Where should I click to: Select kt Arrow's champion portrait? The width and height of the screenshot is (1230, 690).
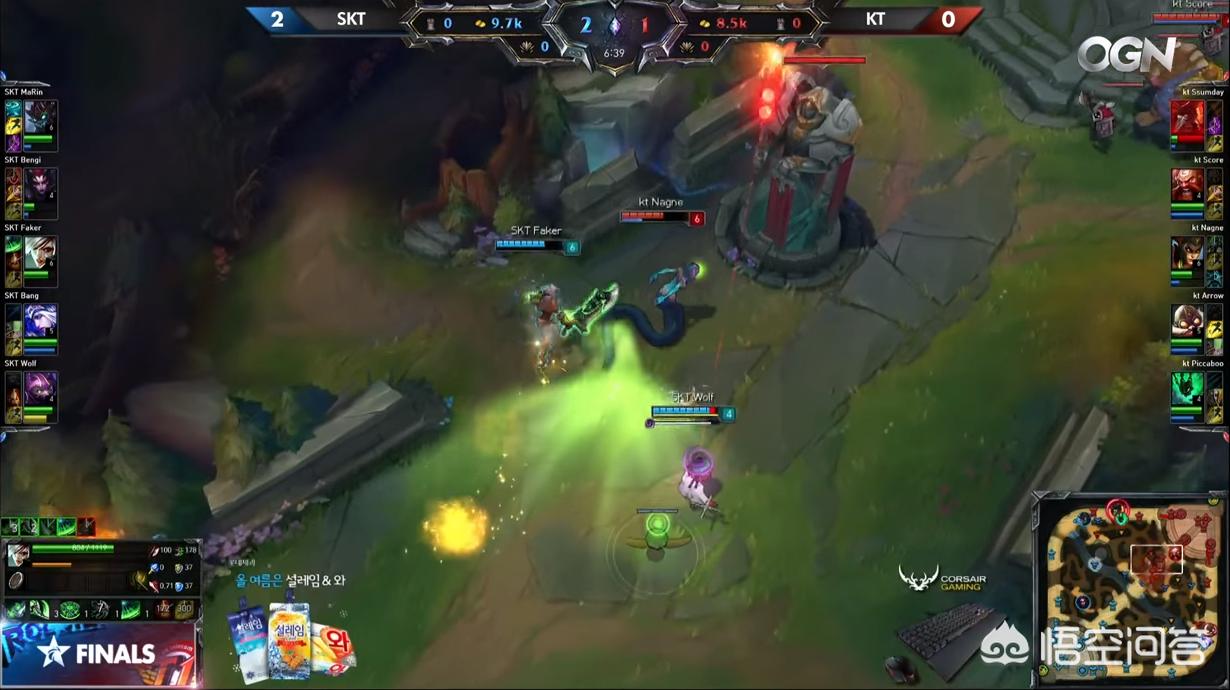pos(1188,322)
